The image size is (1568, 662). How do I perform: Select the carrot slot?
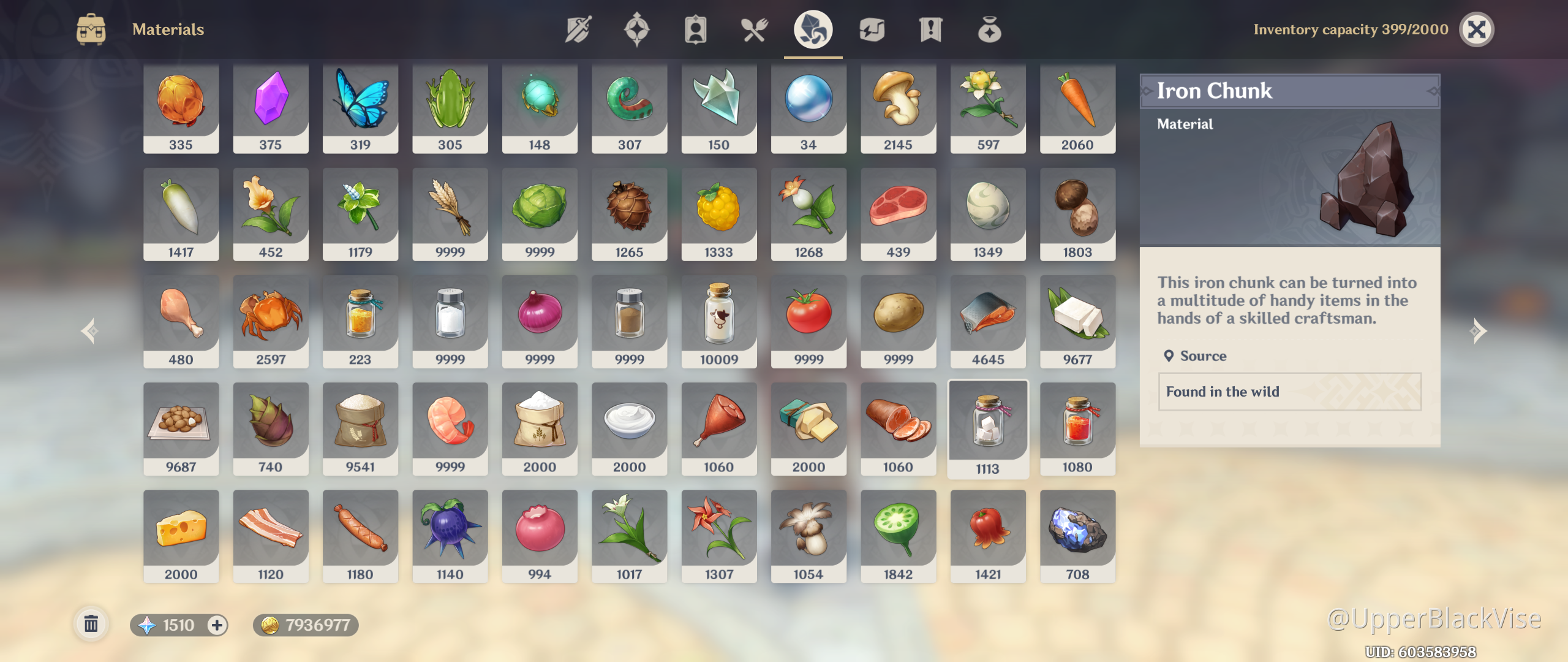[x=1077, y=107]
